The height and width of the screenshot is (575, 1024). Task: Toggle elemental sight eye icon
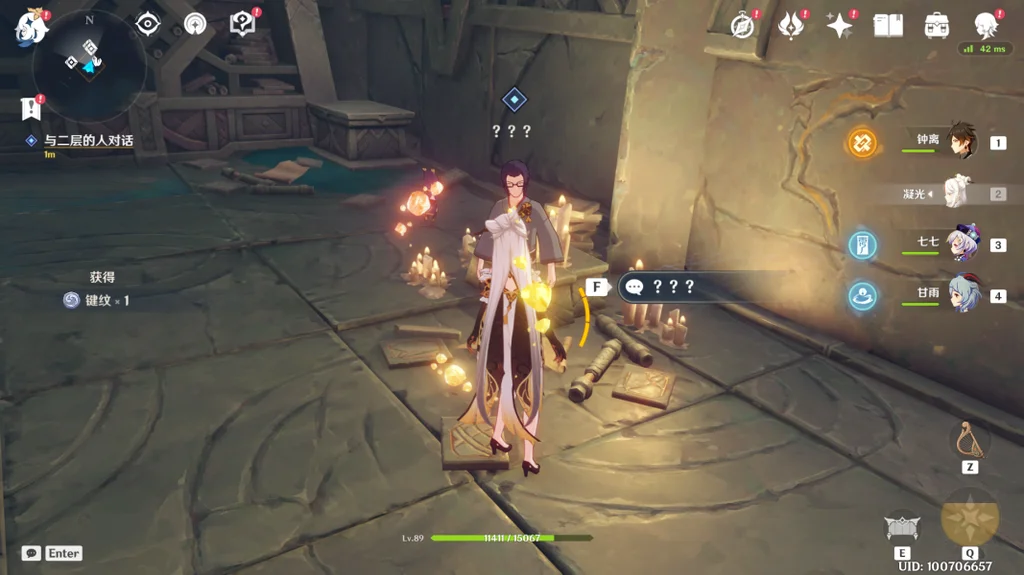pos(148,23)
